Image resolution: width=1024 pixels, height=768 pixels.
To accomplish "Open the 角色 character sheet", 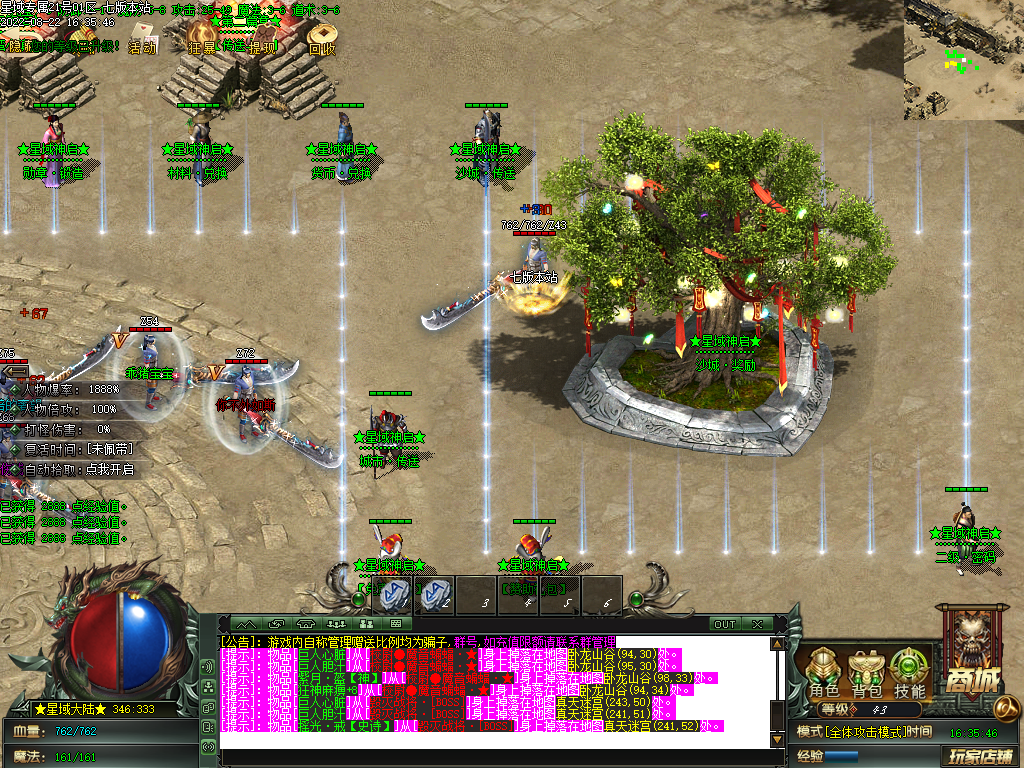I will (824, 671).
